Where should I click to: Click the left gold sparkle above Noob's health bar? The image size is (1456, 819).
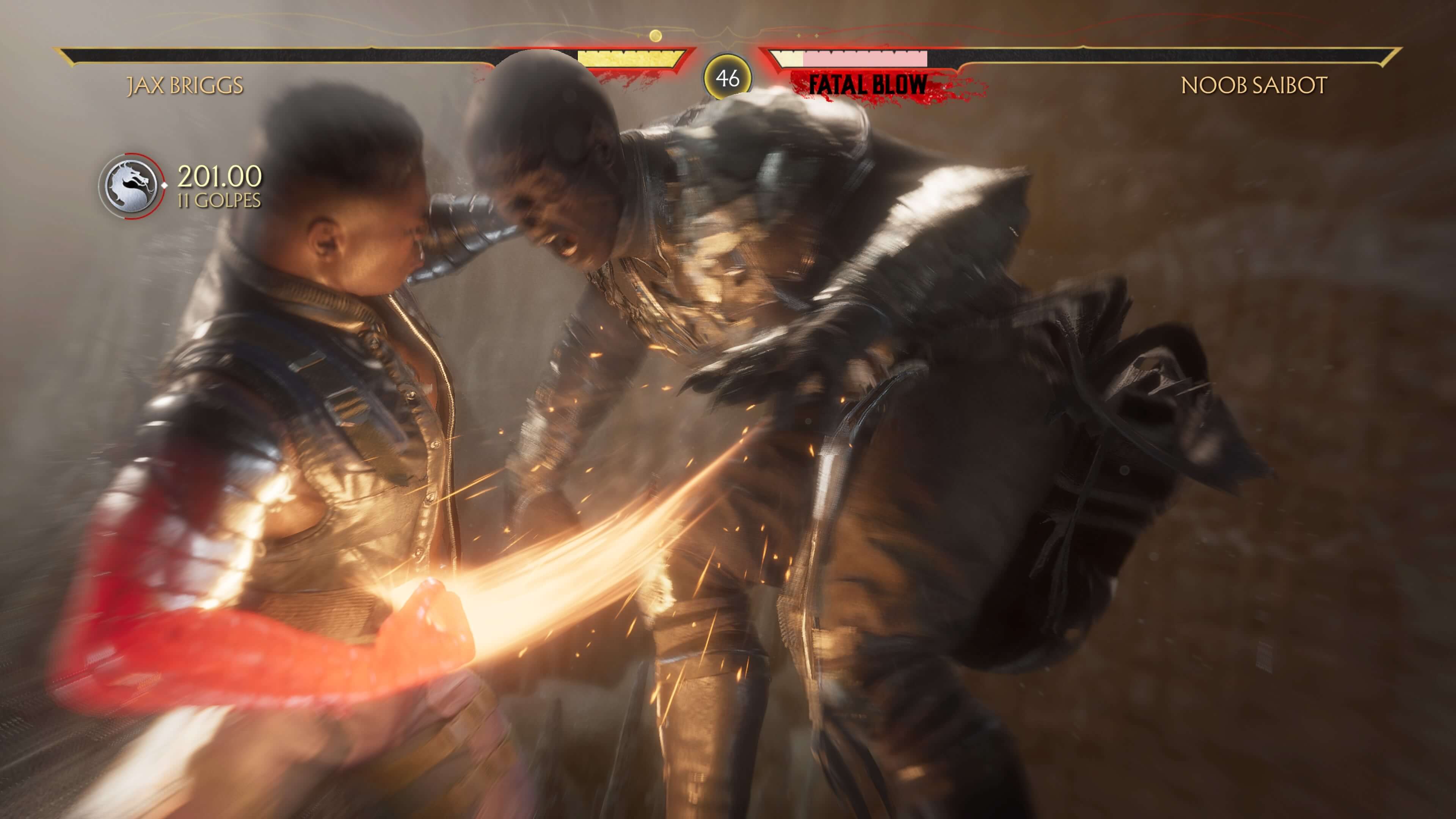[x=799, y=36]
